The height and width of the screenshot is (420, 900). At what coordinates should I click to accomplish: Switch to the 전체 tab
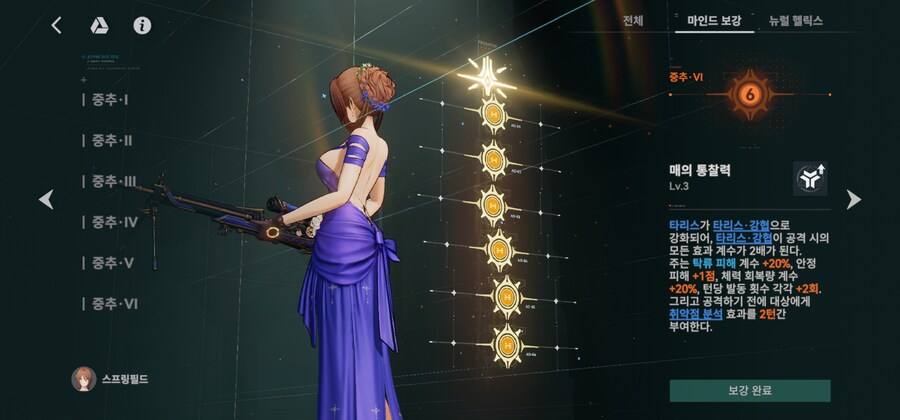point(633,20)
